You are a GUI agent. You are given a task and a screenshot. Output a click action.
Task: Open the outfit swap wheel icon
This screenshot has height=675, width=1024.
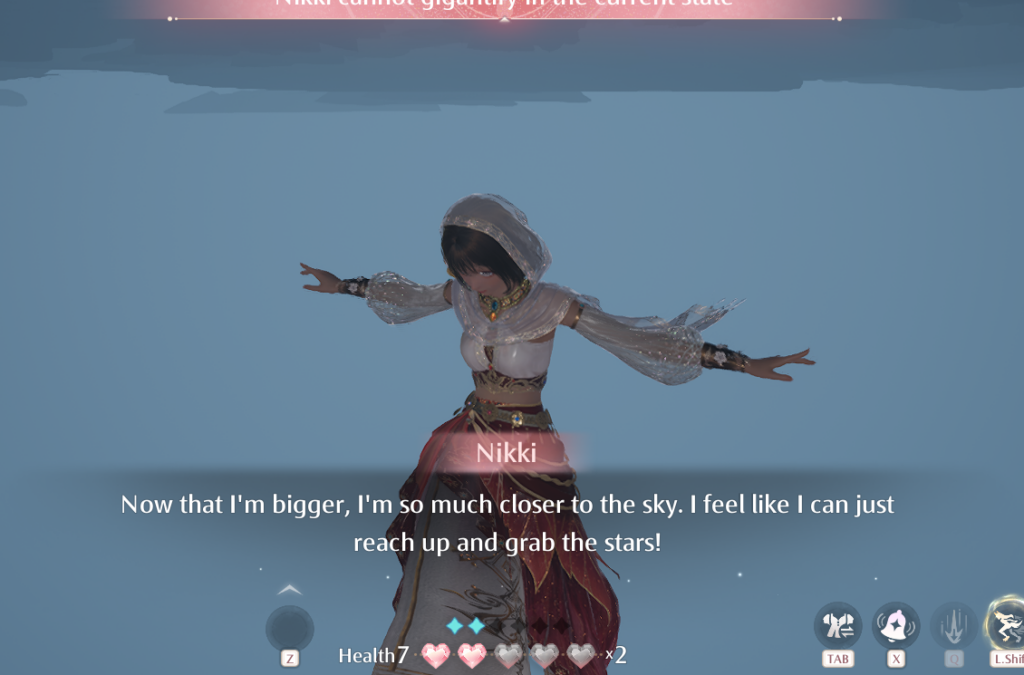[837, 626]
